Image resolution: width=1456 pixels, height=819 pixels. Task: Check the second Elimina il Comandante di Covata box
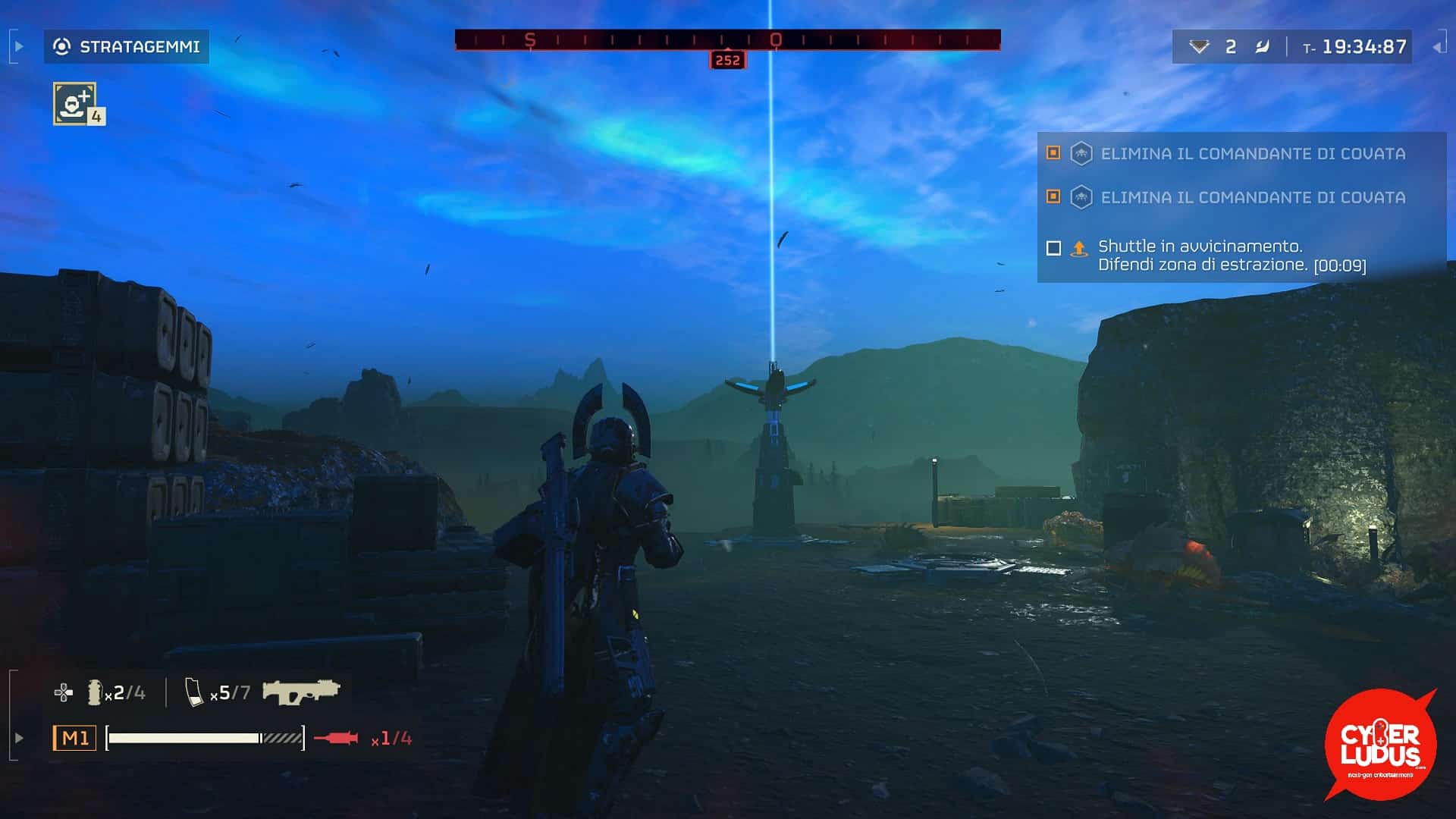point(1053,198)
